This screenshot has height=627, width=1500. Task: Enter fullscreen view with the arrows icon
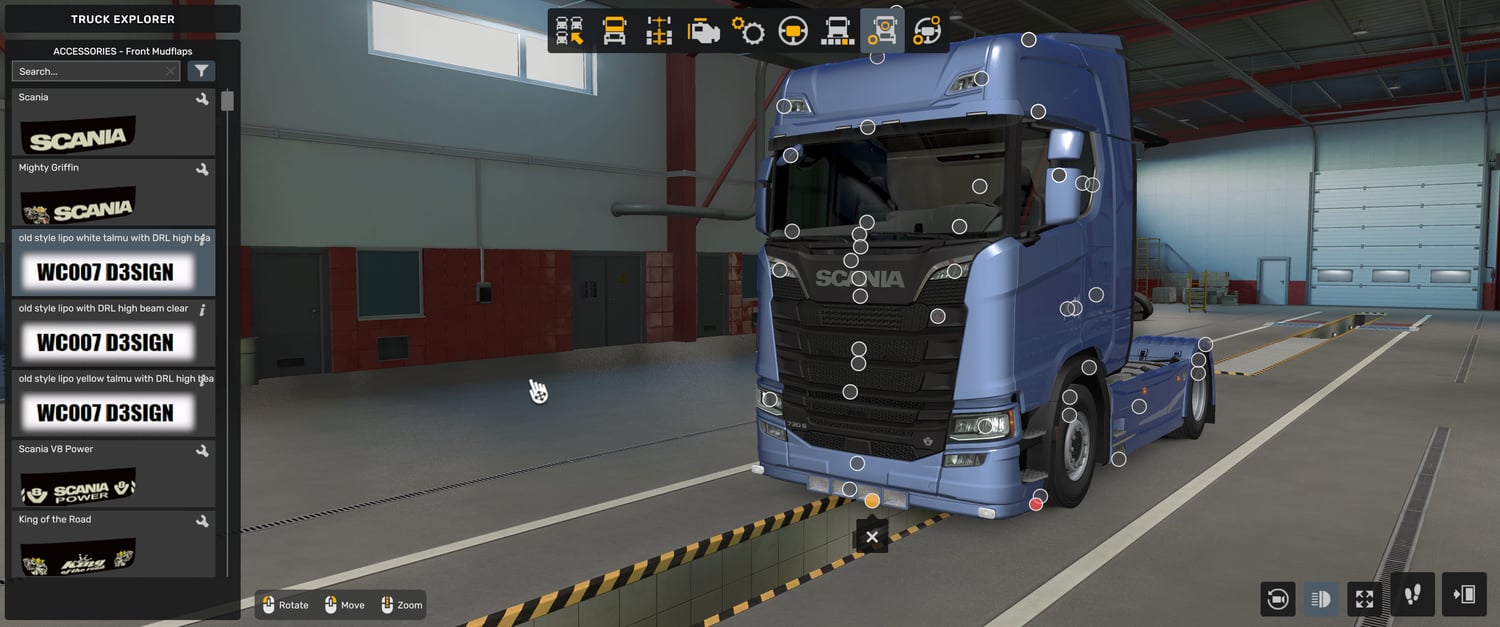click(x=1364, y=599)
